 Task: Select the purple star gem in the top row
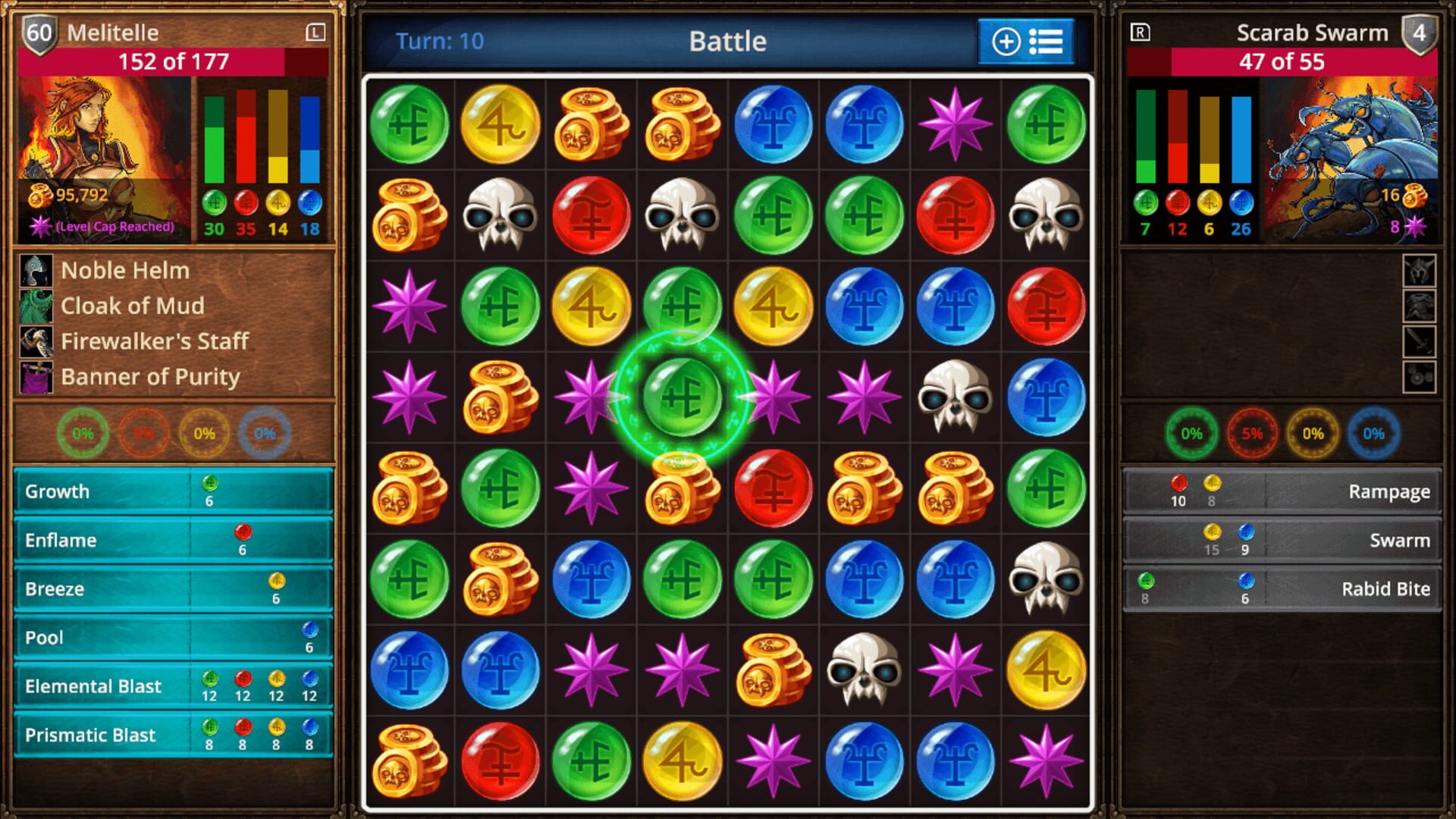click(x=955, y=125)
